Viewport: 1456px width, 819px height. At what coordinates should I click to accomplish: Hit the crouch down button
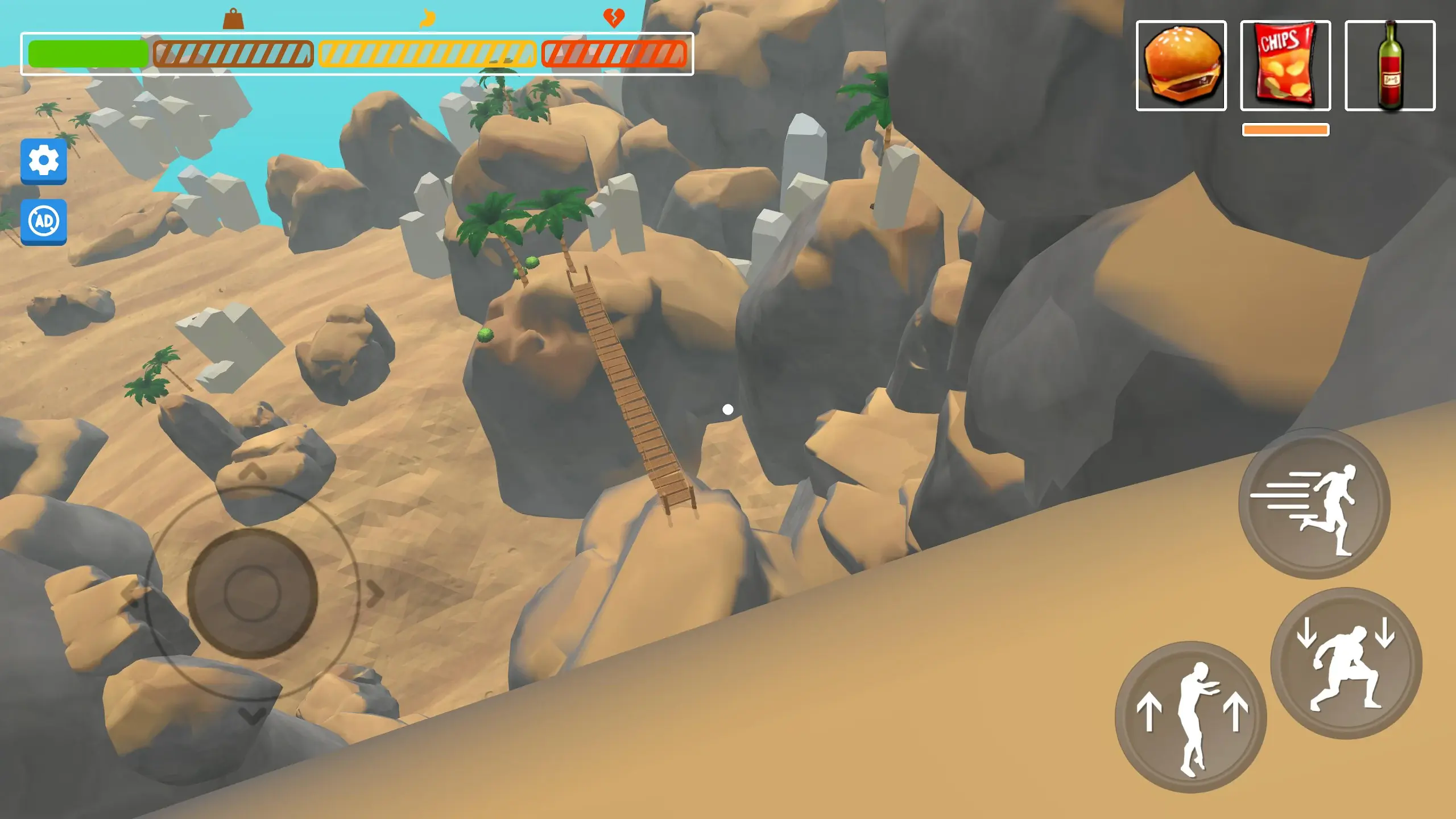(x=1346, y=663)
